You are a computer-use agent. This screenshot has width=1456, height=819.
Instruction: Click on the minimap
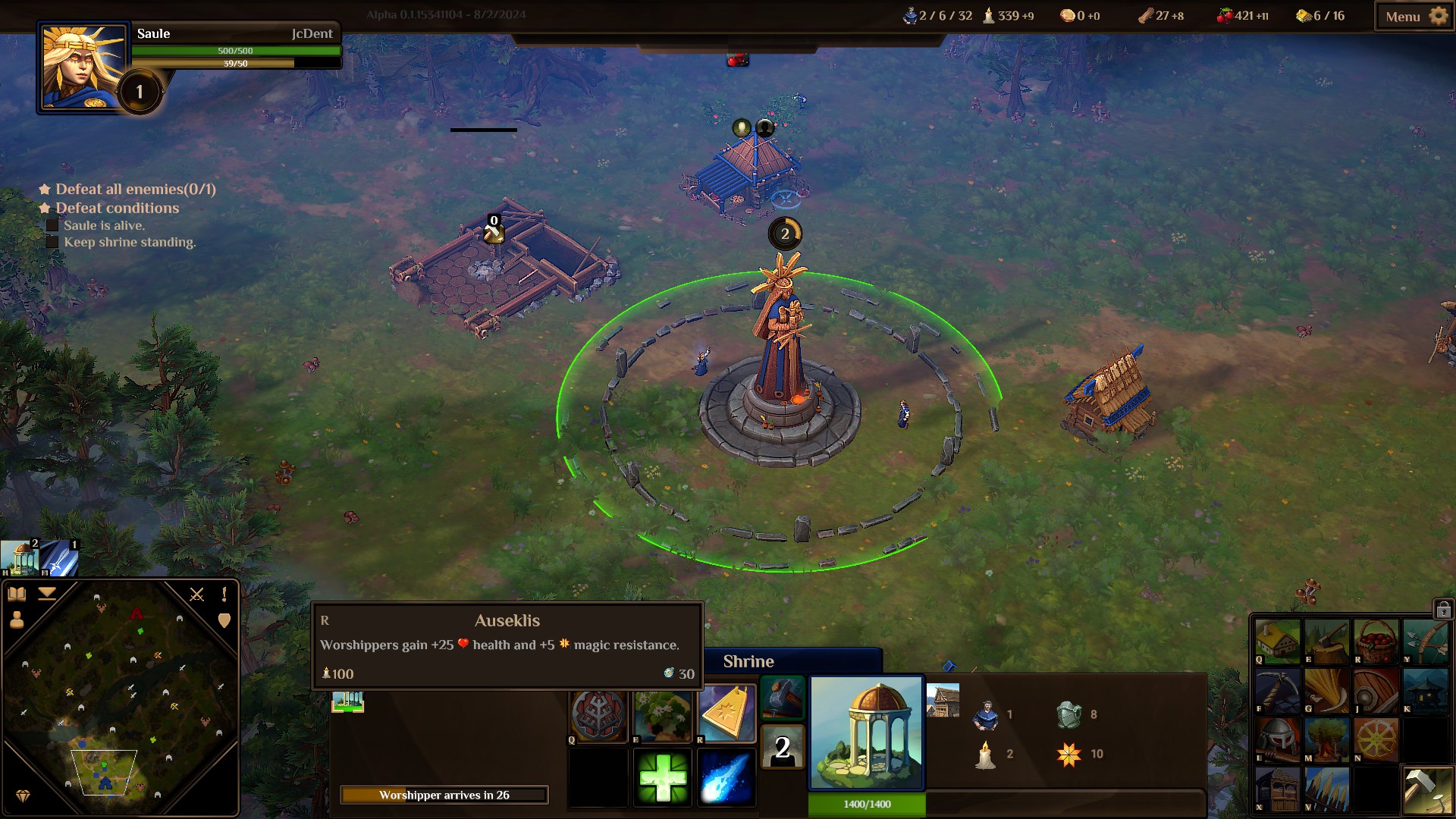[x=121, y=698]
